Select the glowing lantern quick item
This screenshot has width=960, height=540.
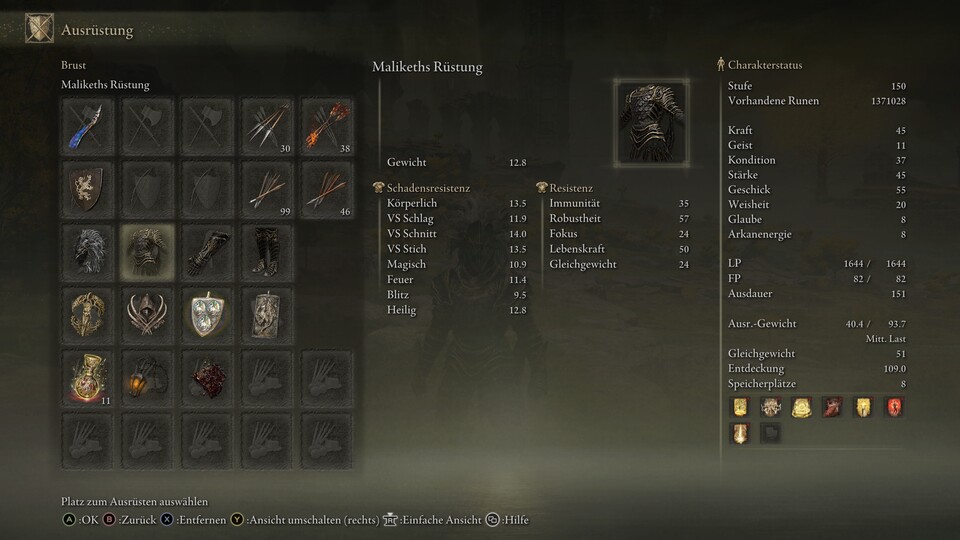tap(147, 377)
